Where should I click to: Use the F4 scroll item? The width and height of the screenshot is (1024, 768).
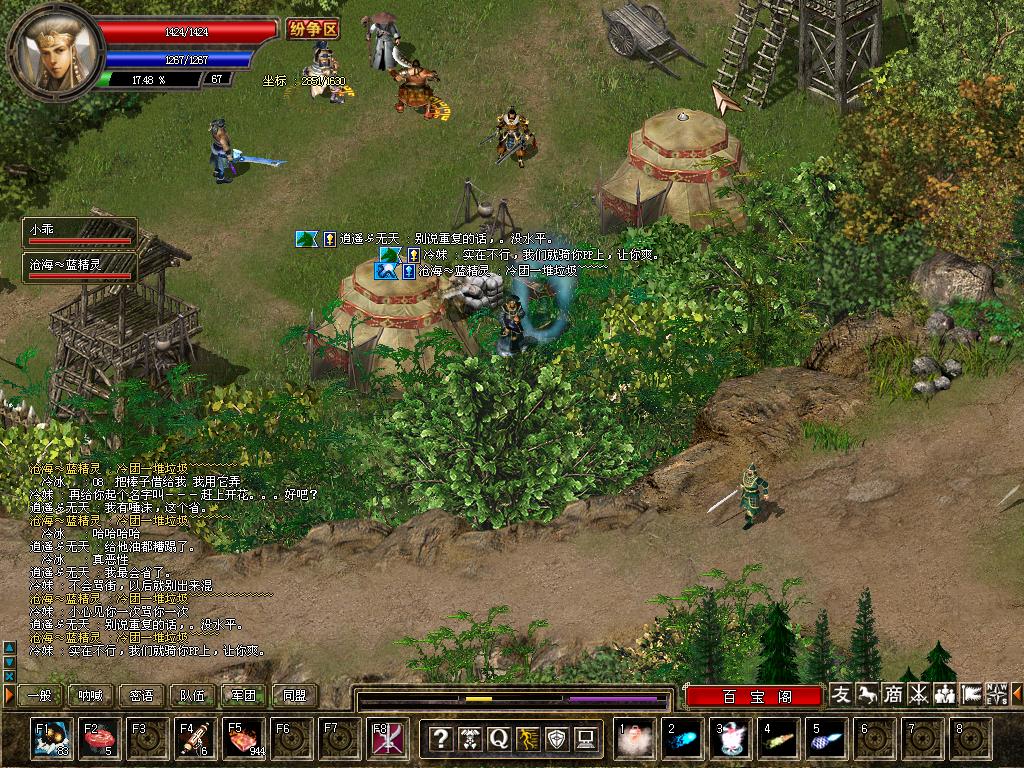(x=195, y=739)
